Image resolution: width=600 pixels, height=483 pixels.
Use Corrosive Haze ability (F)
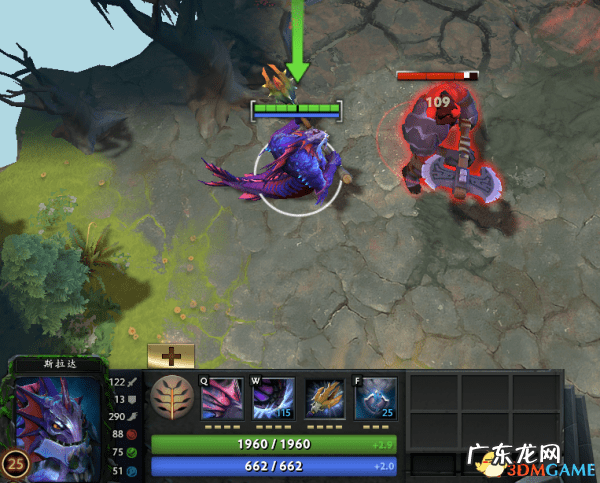point(376,397)
